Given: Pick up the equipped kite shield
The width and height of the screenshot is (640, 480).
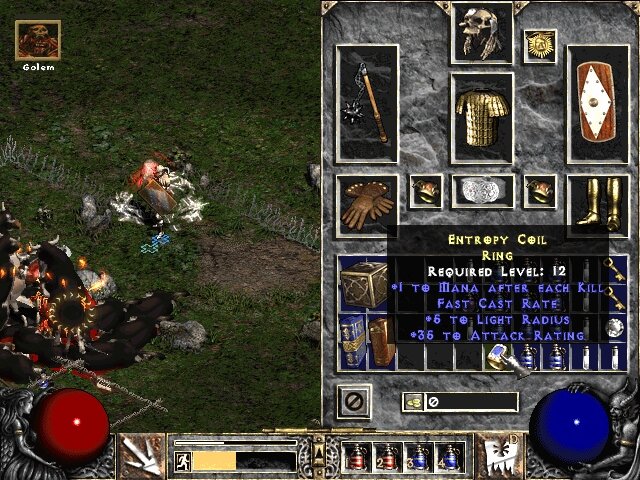Looking at the screenshot, I should click(x=598, y=101).
